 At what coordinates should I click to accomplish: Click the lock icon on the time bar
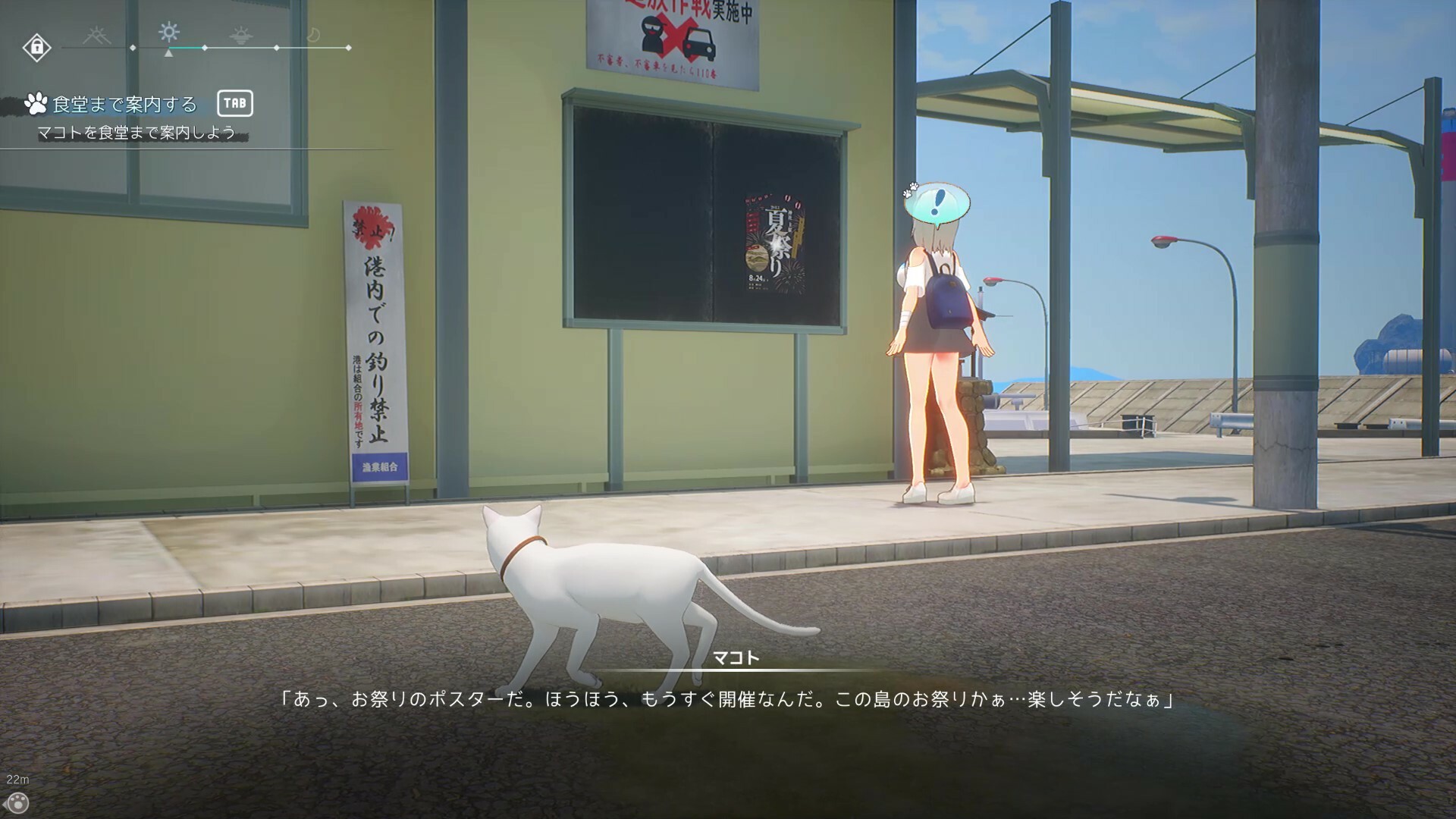[37, 47]
